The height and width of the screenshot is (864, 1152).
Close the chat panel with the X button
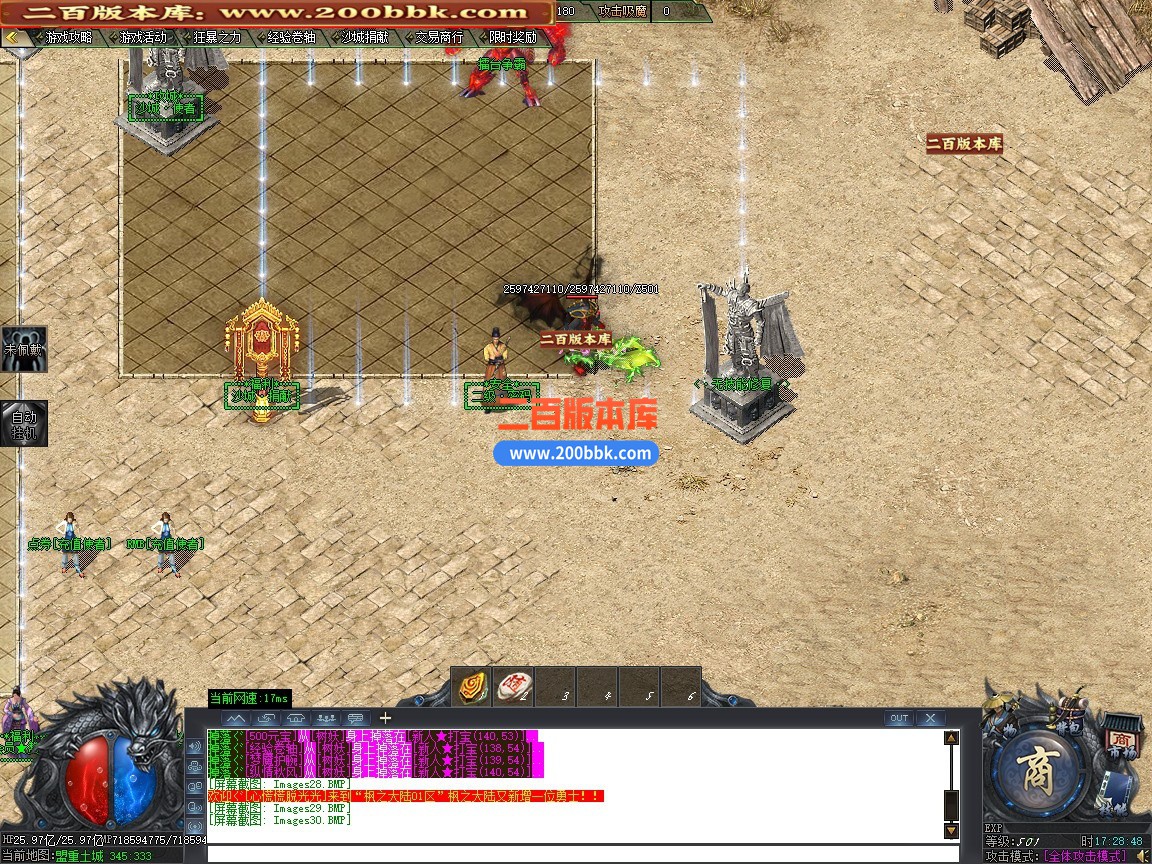(x=930, y=718)
